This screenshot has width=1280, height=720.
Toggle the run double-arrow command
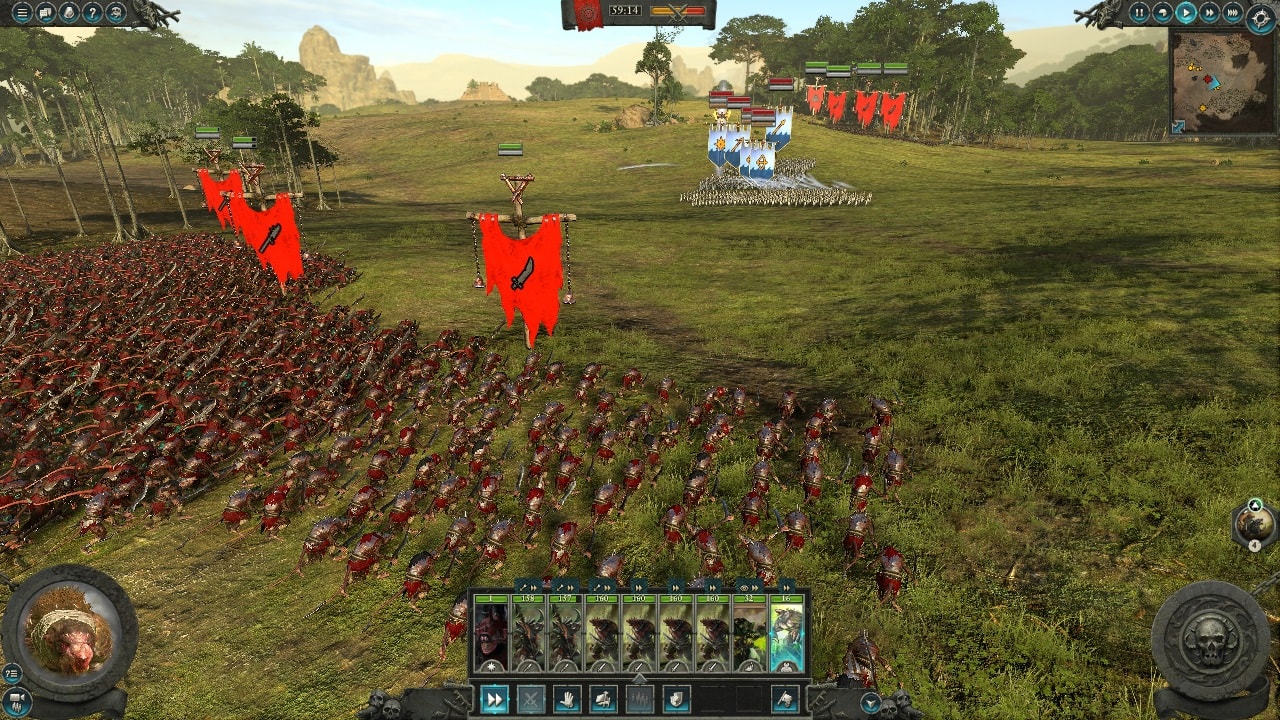(494, 699)
